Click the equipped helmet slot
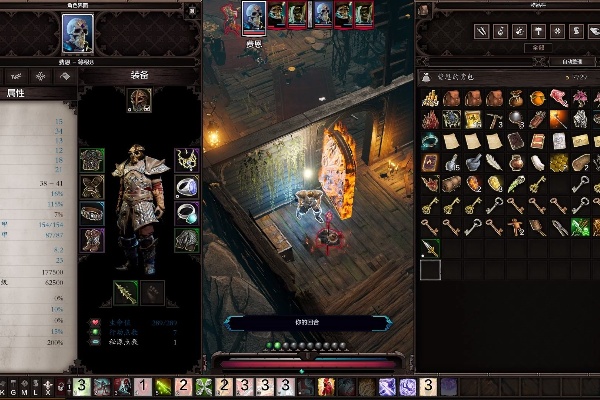 (x=139, y=99)
